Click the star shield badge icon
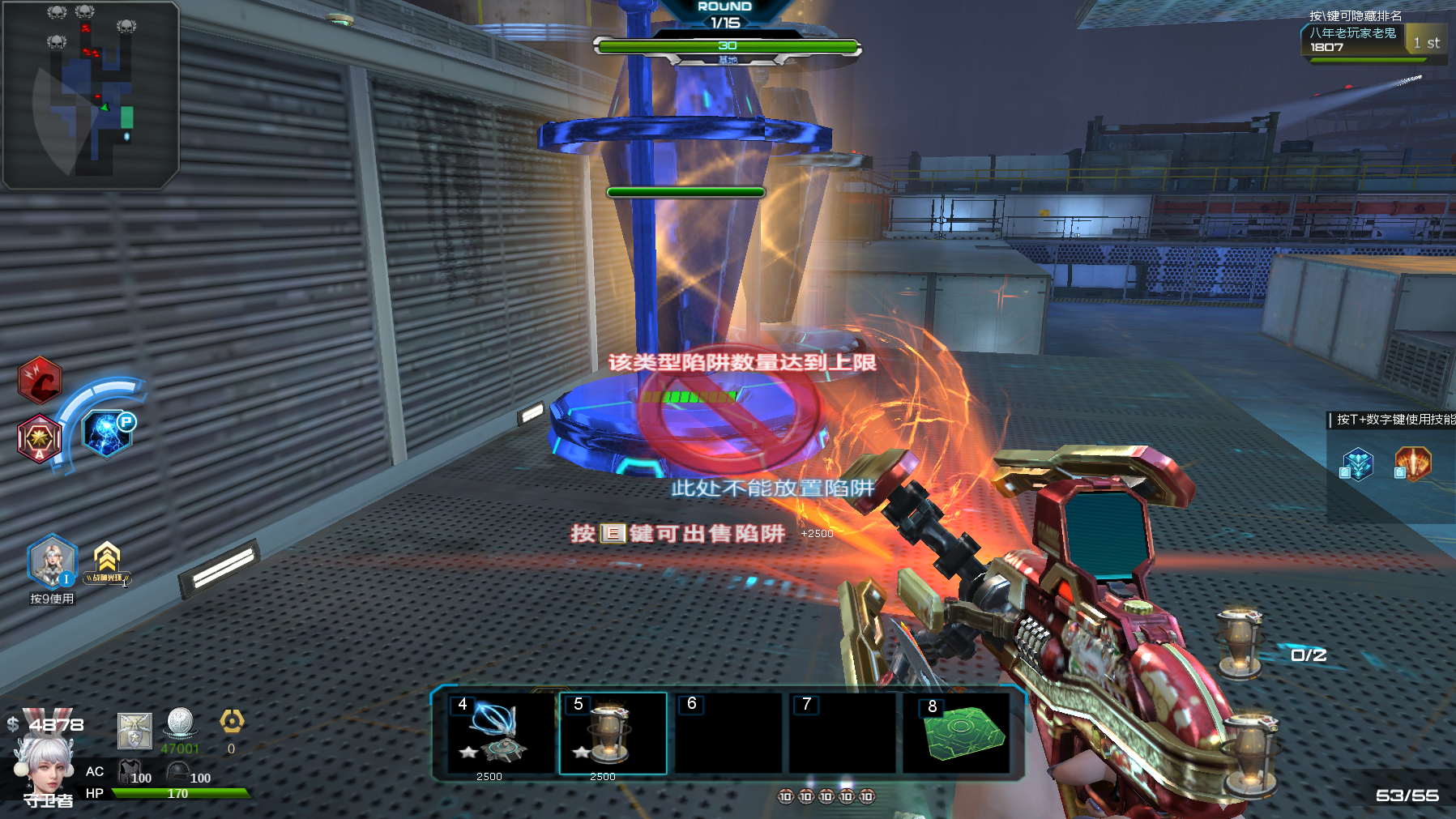This screenshot has height=819, width=1456. [134, 731]
